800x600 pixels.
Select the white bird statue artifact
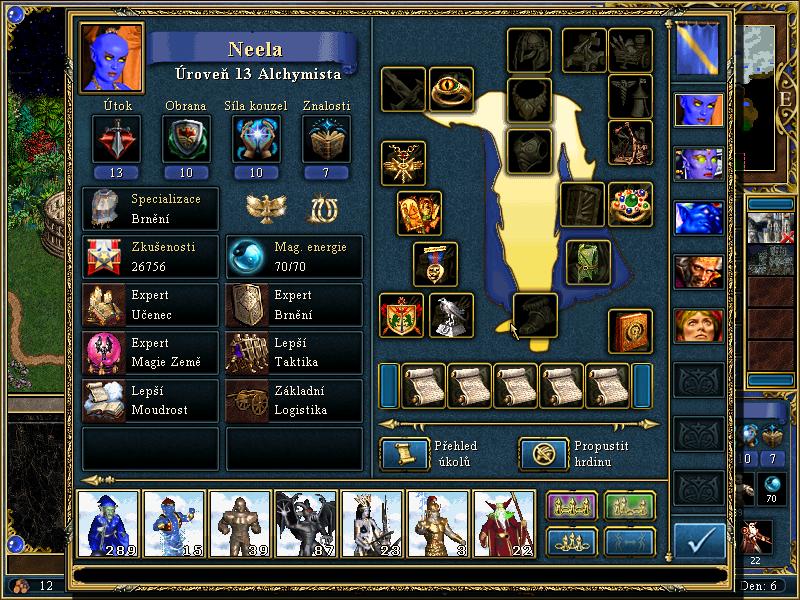click(451, 316)
